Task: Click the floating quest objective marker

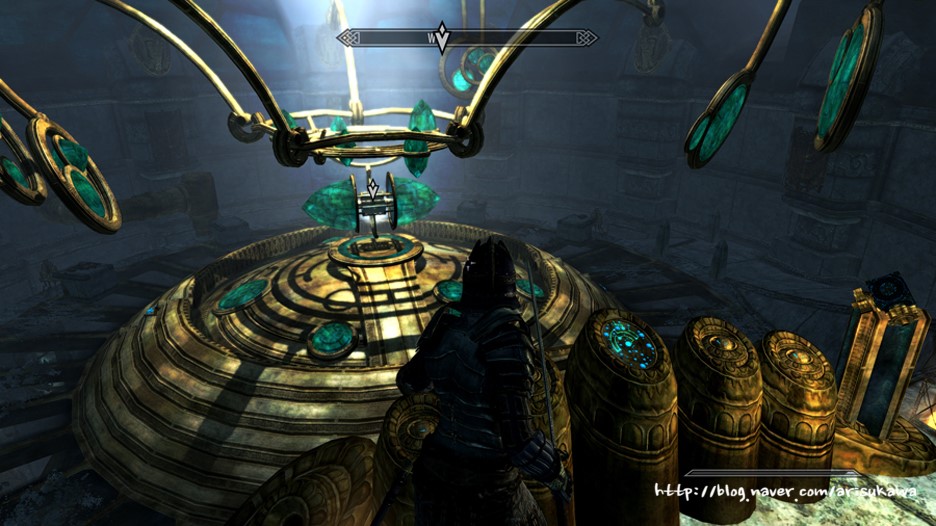Action: click(373, 187)
